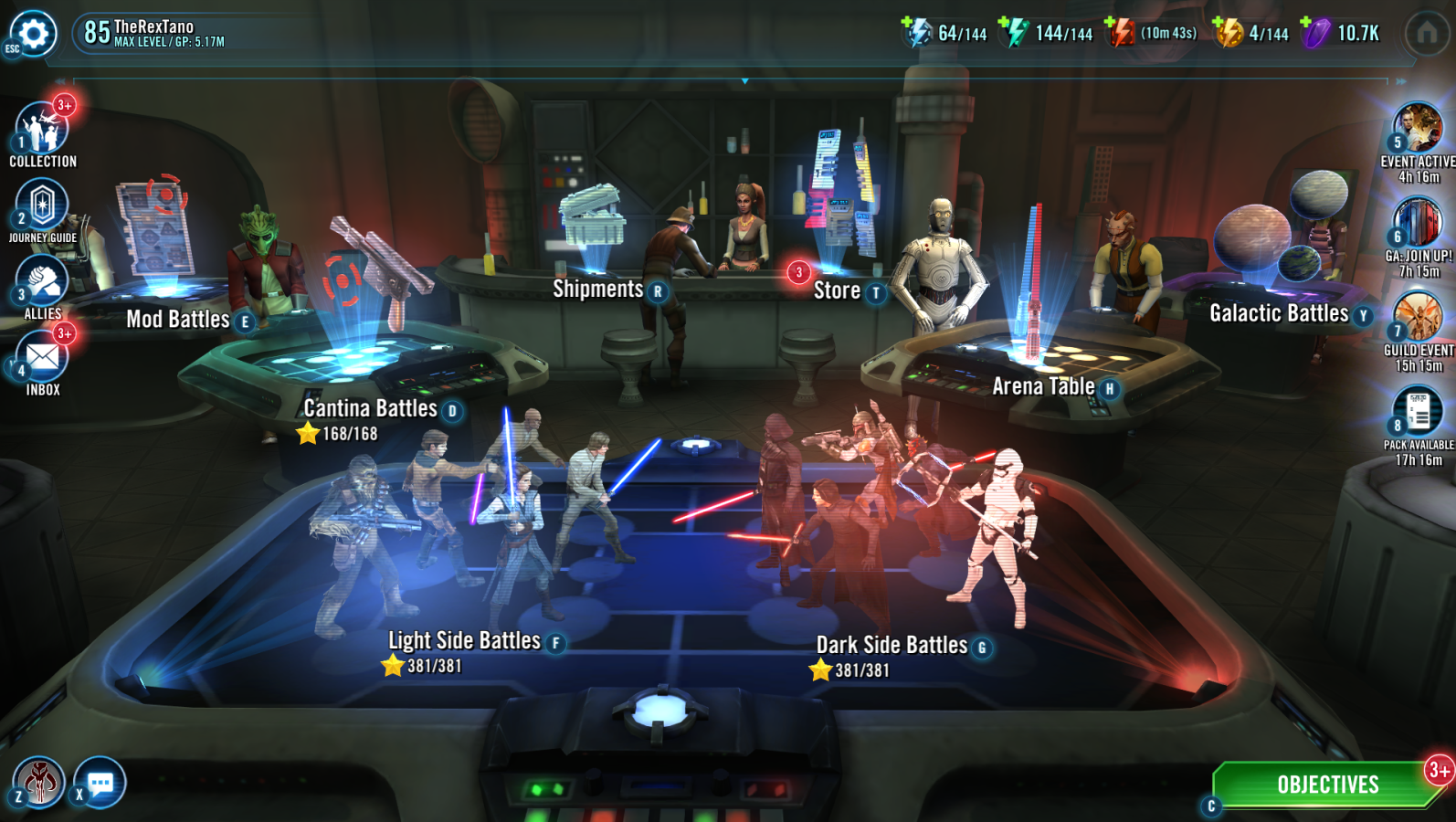
Task: Open the settings gear icon
Action: tap(34, 34)
